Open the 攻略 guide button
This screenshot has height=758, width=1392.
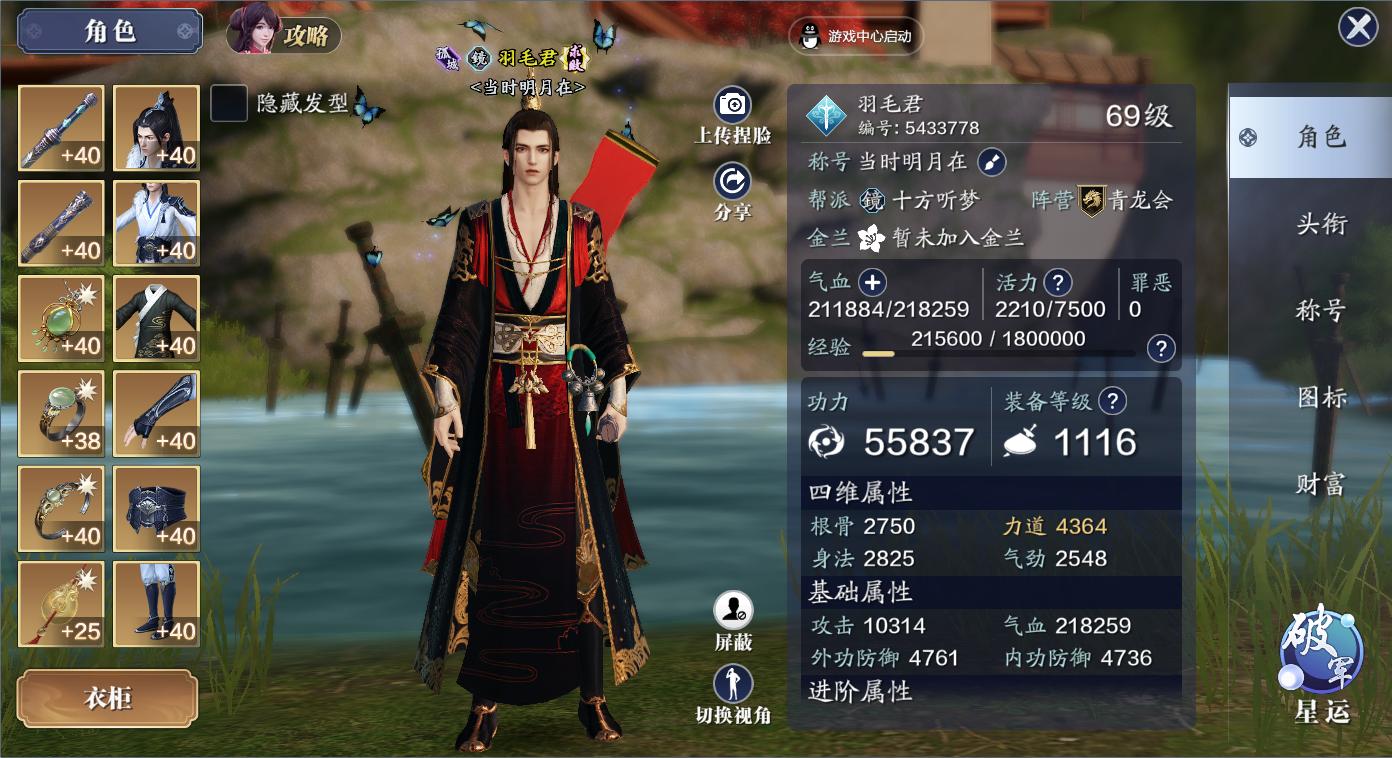pos(285,34)
